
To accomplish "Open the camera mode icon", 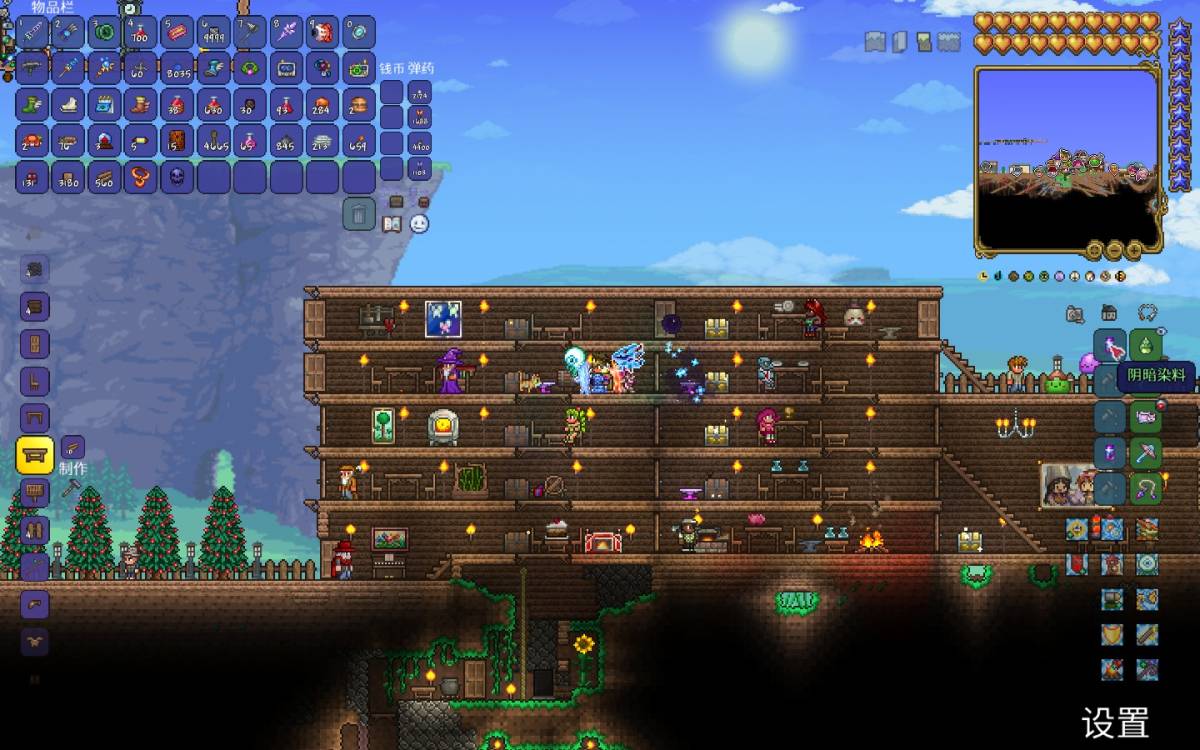I will click(x=1075, y=314).
